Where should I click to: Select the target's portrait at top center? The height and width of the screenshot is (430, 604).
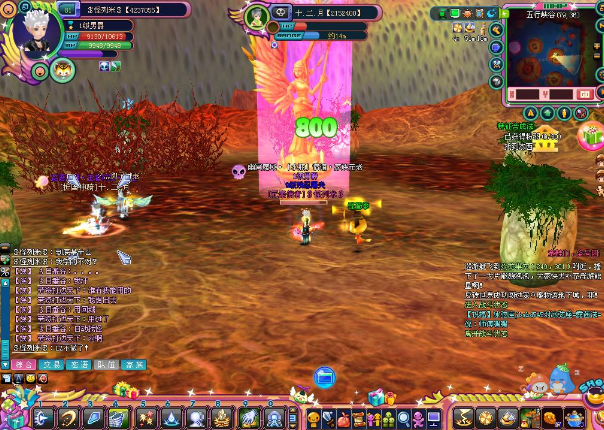[x=257, y=17]
